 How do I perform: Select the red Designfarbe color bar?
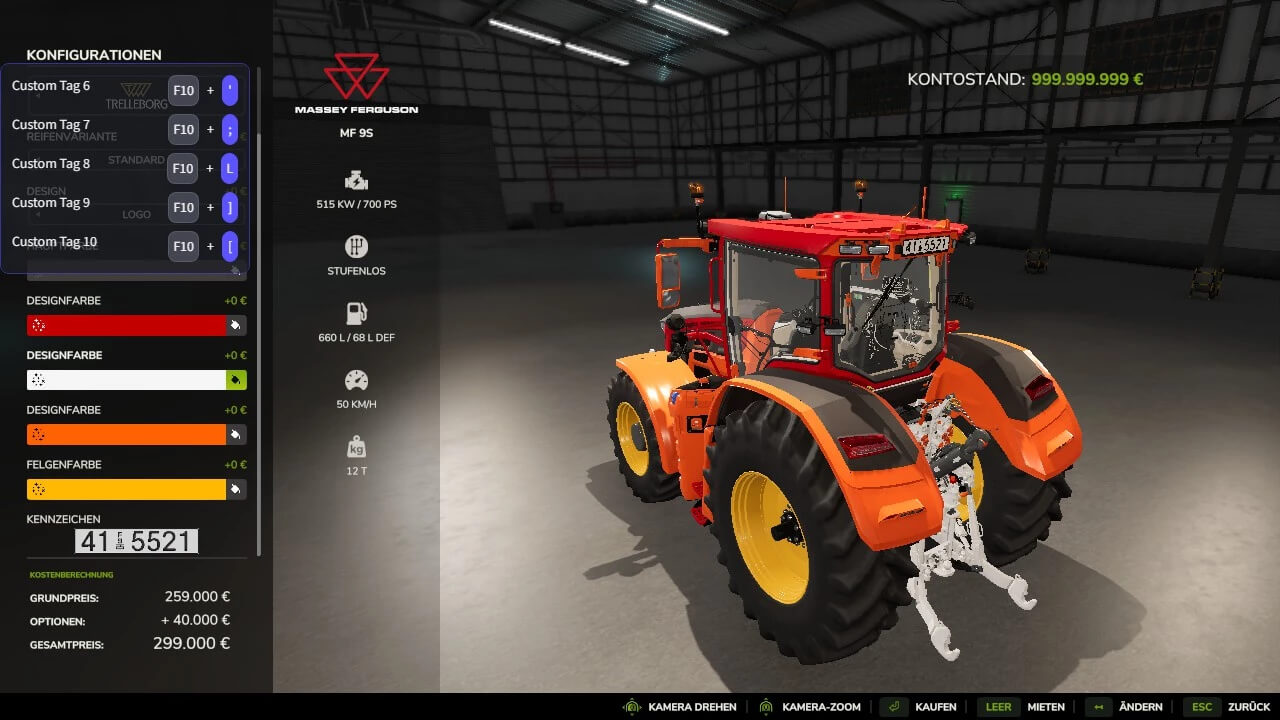126,325
